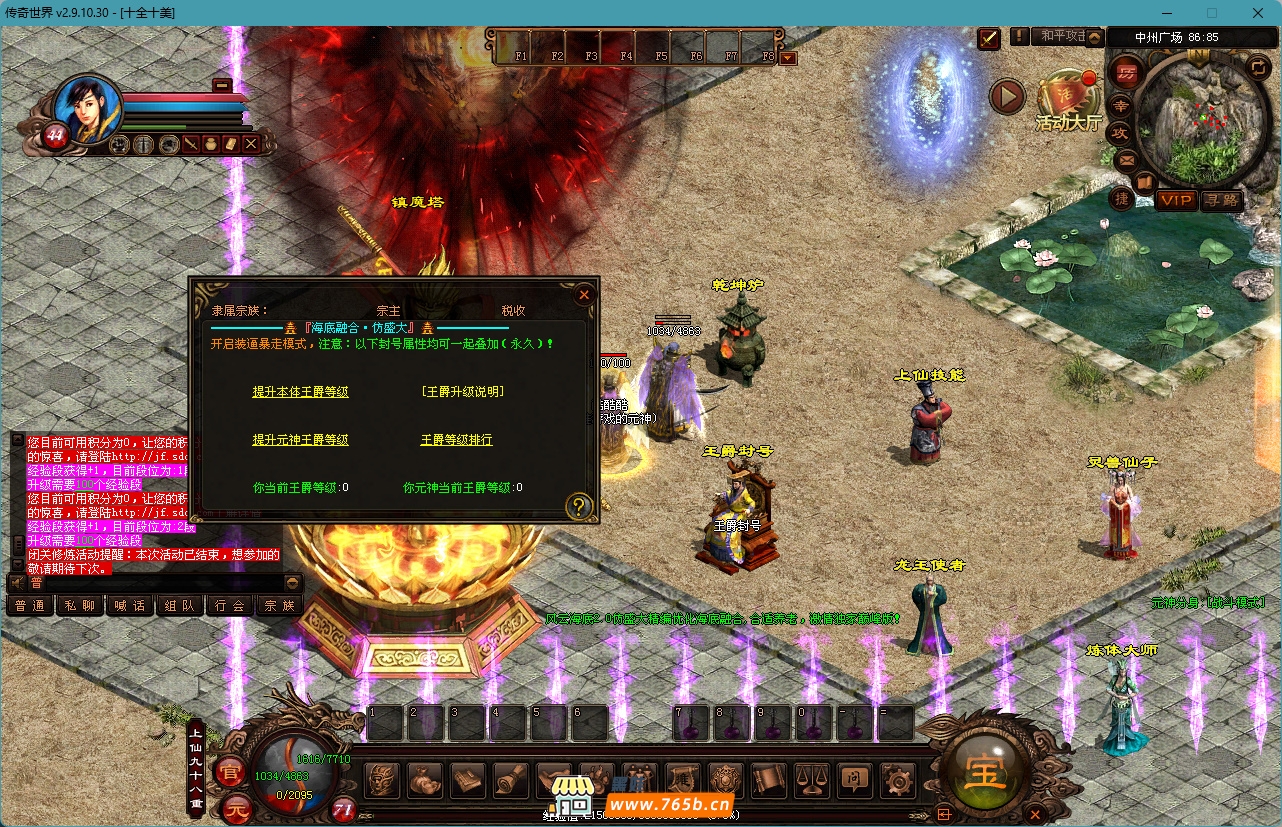
Task: Close the 王爵 title dialog
Action: (584, 295)
